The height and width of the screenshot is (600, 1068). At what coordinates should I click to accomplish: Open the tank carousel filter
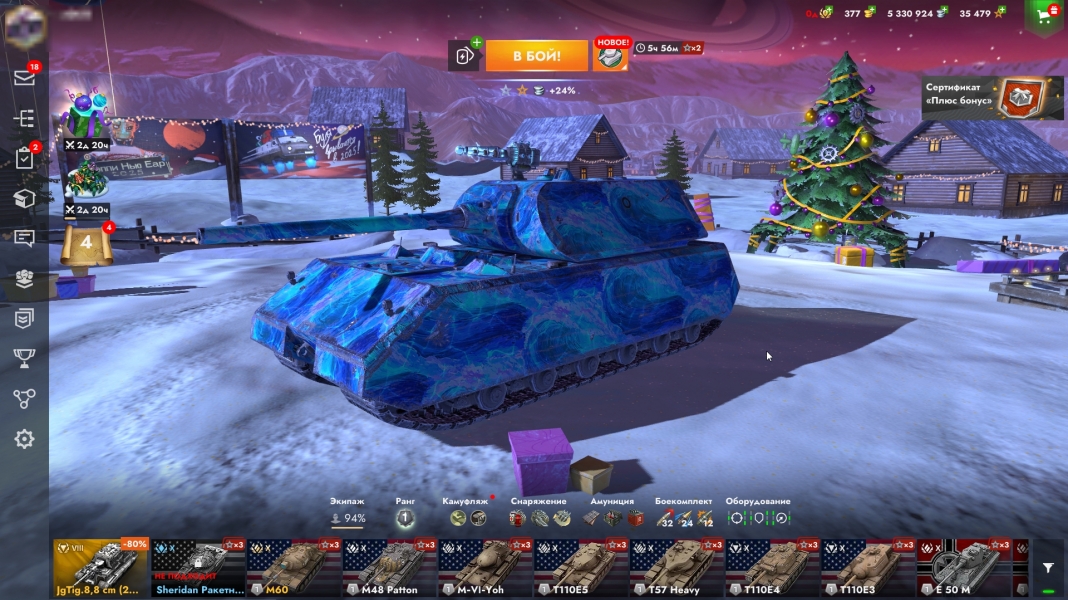(x=1047, y=568)
